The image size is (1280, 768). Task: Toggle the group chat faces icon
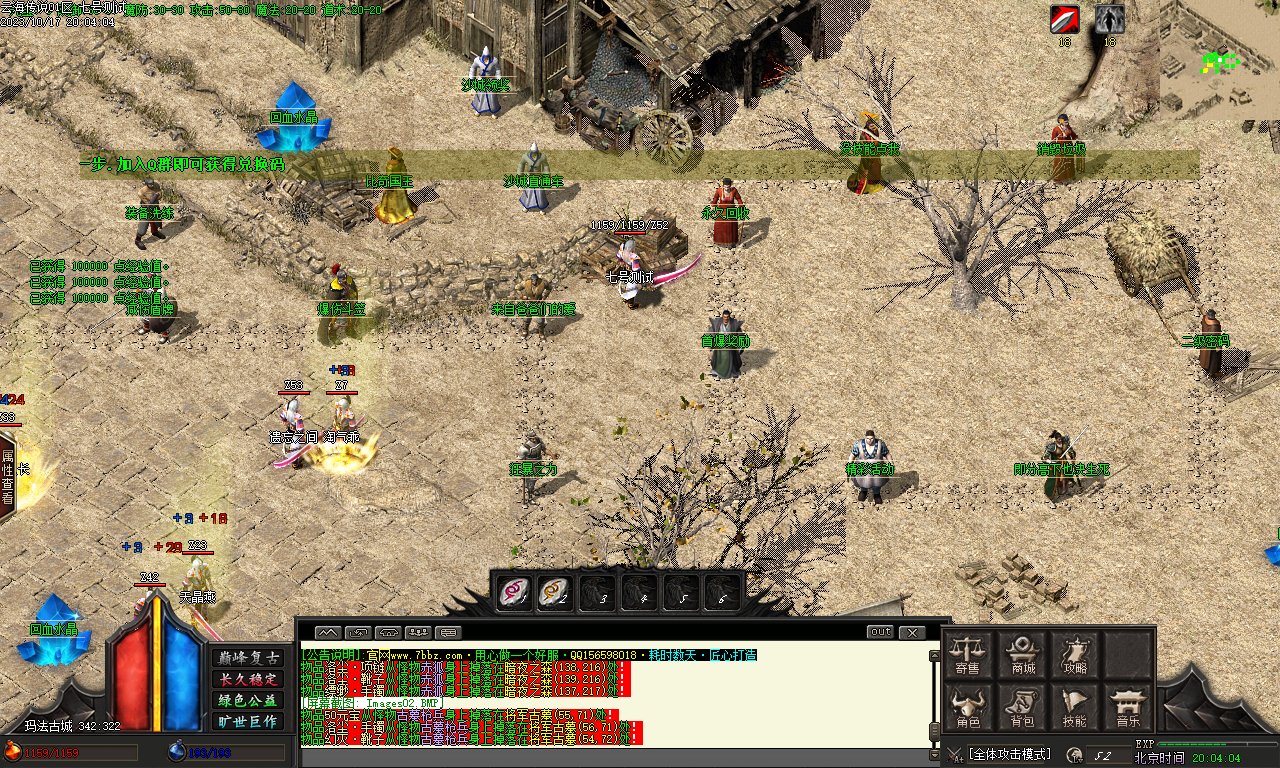click(x=417, y=631)
